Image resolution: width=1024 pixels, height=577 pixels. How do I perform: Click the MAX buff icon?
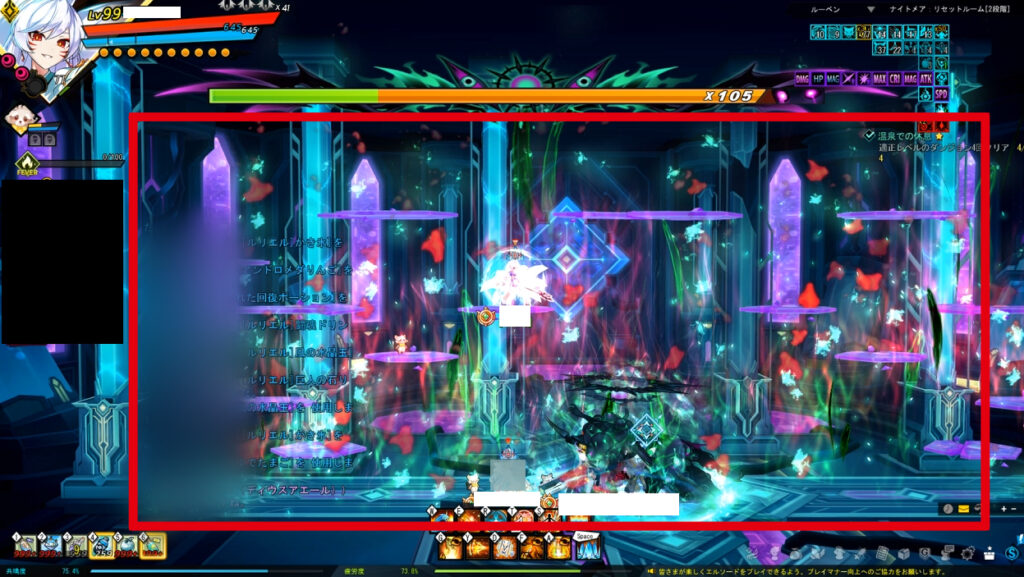[879, 78]
